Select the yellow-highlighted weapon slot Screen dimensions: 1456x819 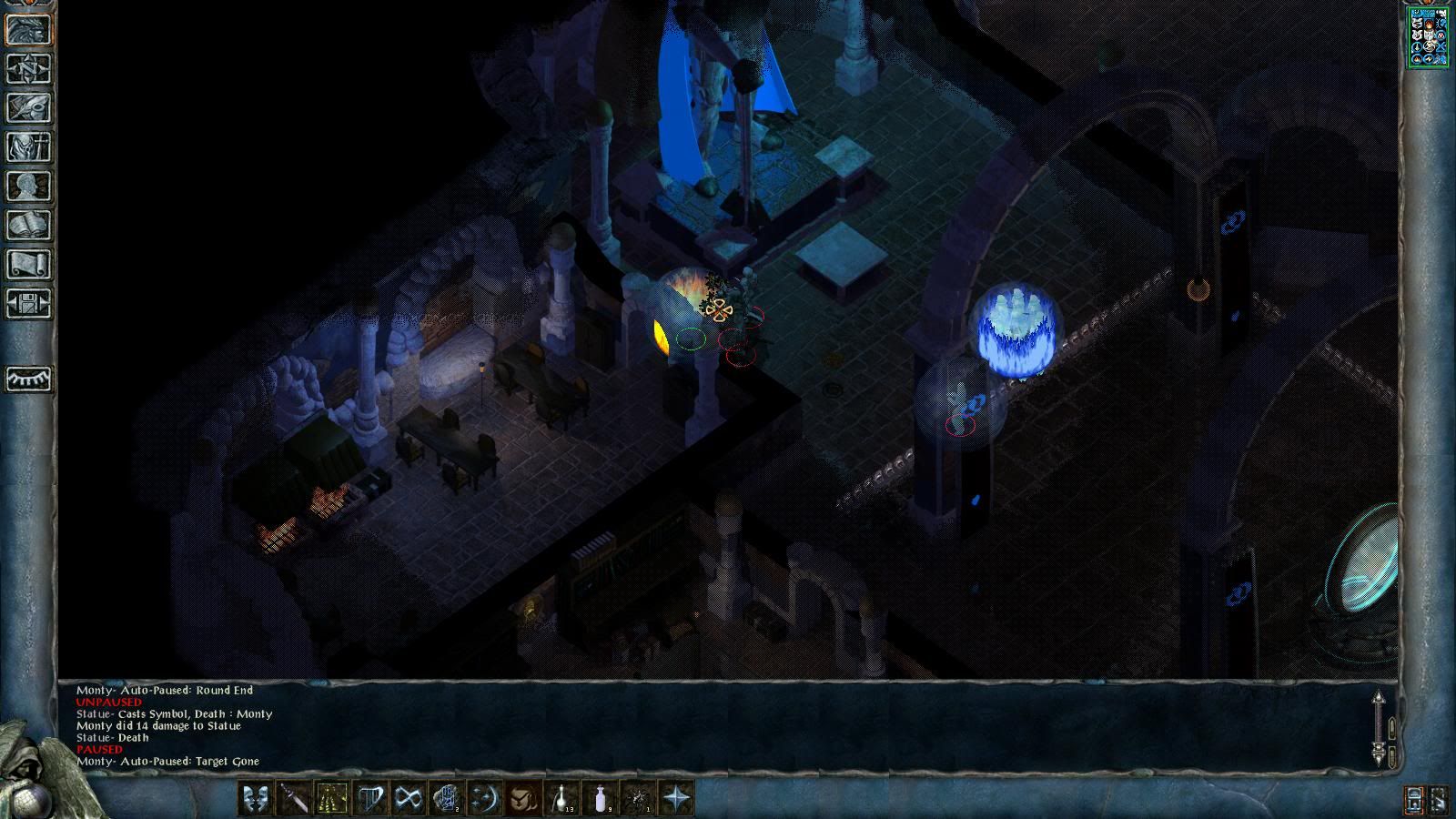point(331,799)
